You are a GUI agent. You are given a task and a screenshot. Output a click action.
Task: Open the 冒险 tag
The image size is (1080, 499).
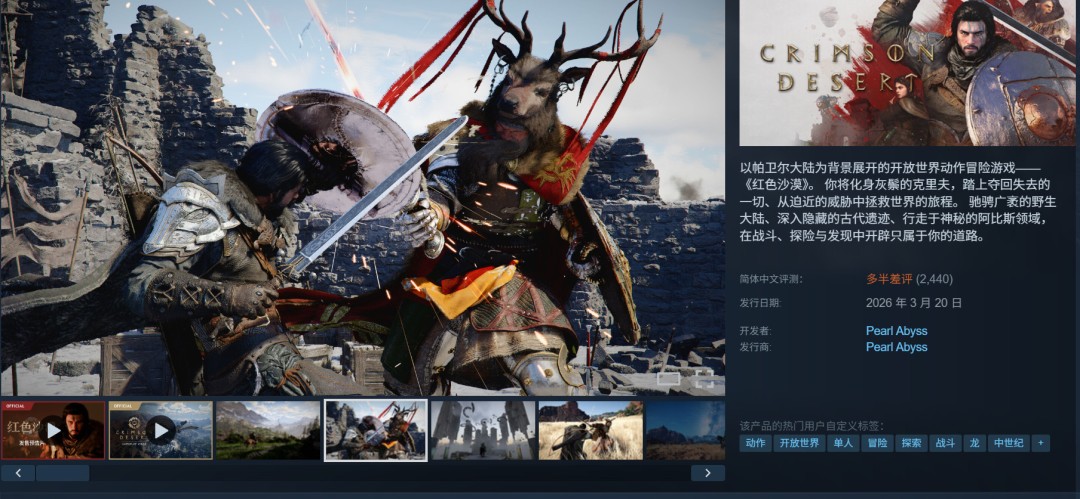[877, 443]
